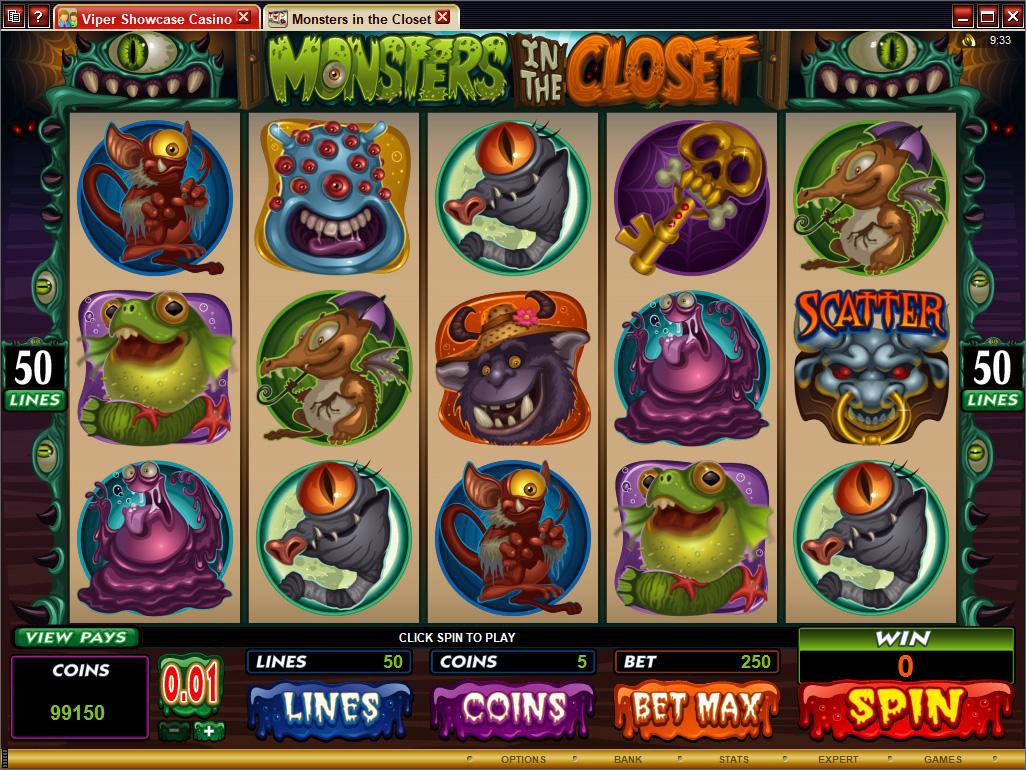Close the Monsters in the Closet tab
The width and height of the screenshot is (1026, 770).
(444, 18)
